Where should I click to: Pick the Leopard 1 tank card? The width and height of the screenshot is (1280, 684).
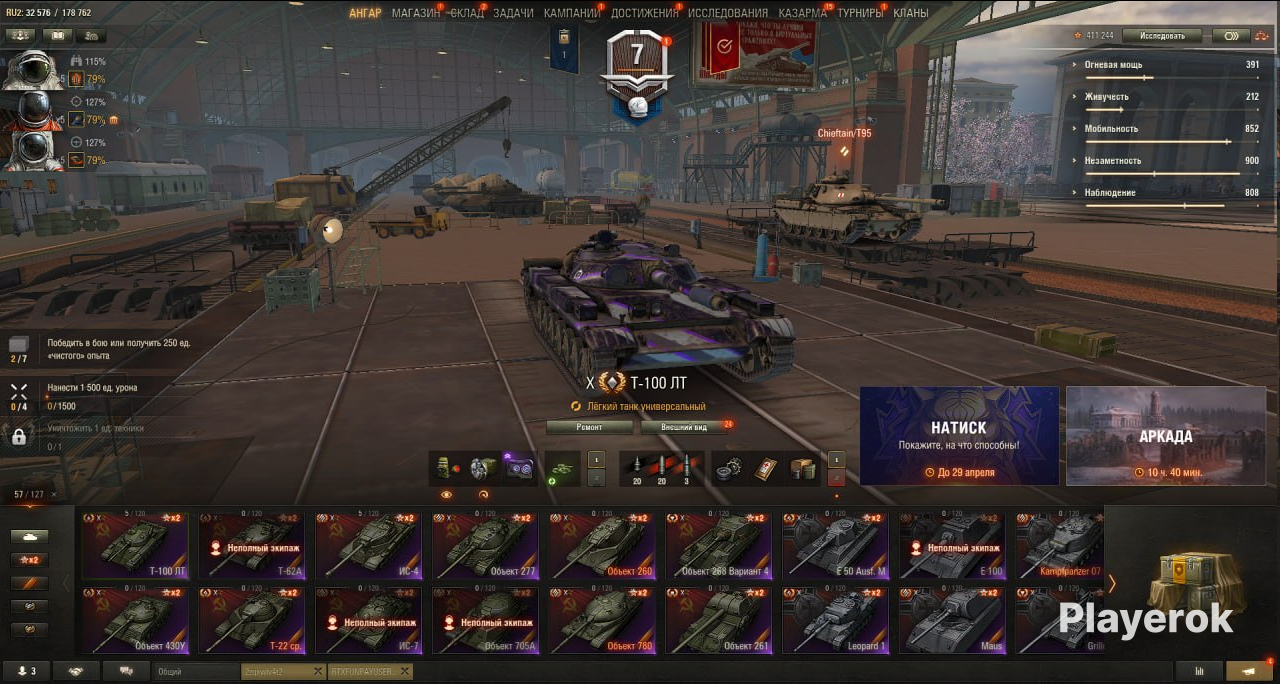[x=836, y=620]
